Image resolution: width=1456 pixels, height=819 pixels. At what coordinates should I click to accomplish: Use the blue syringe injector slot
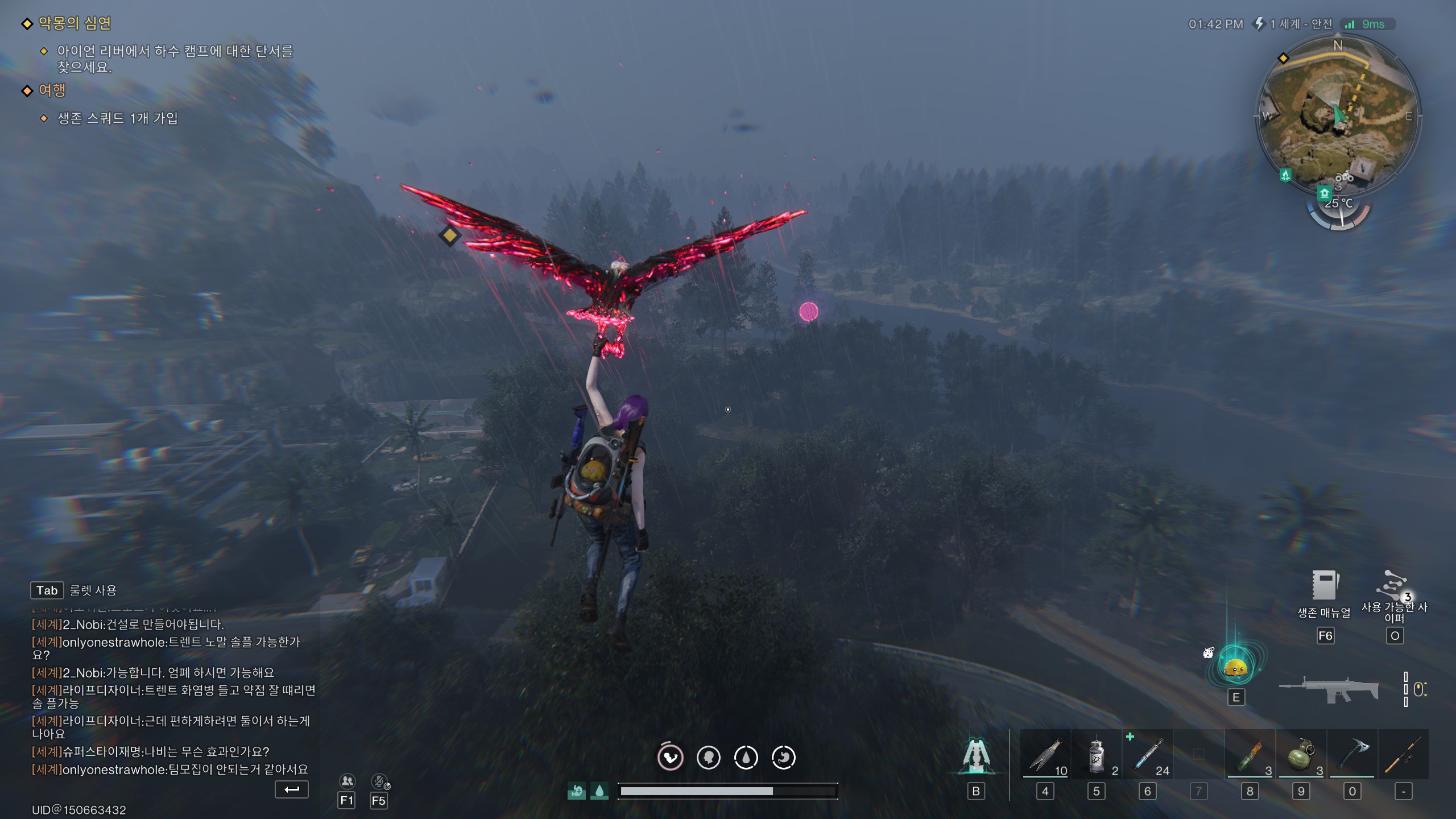(1148, 755)
